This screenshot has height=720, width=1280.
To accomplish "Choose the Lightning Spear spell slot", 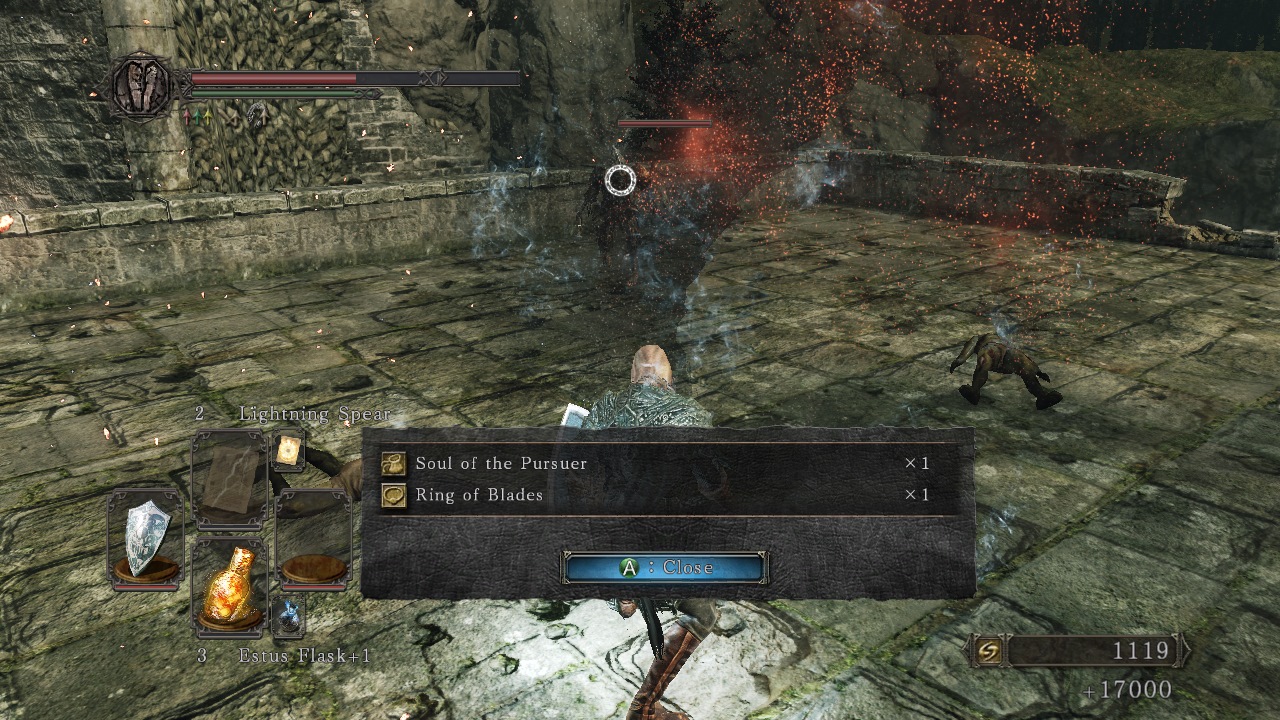I will coord(229,480).
